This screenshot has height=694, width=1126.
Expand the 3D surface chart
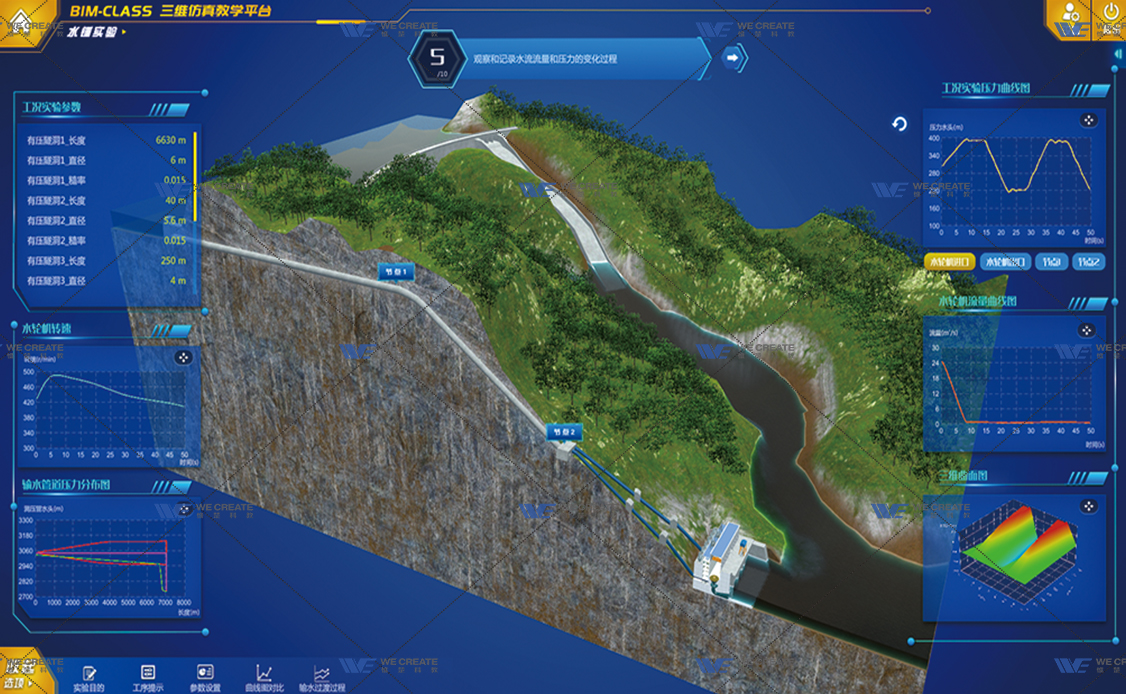(x=1087, y=507)
